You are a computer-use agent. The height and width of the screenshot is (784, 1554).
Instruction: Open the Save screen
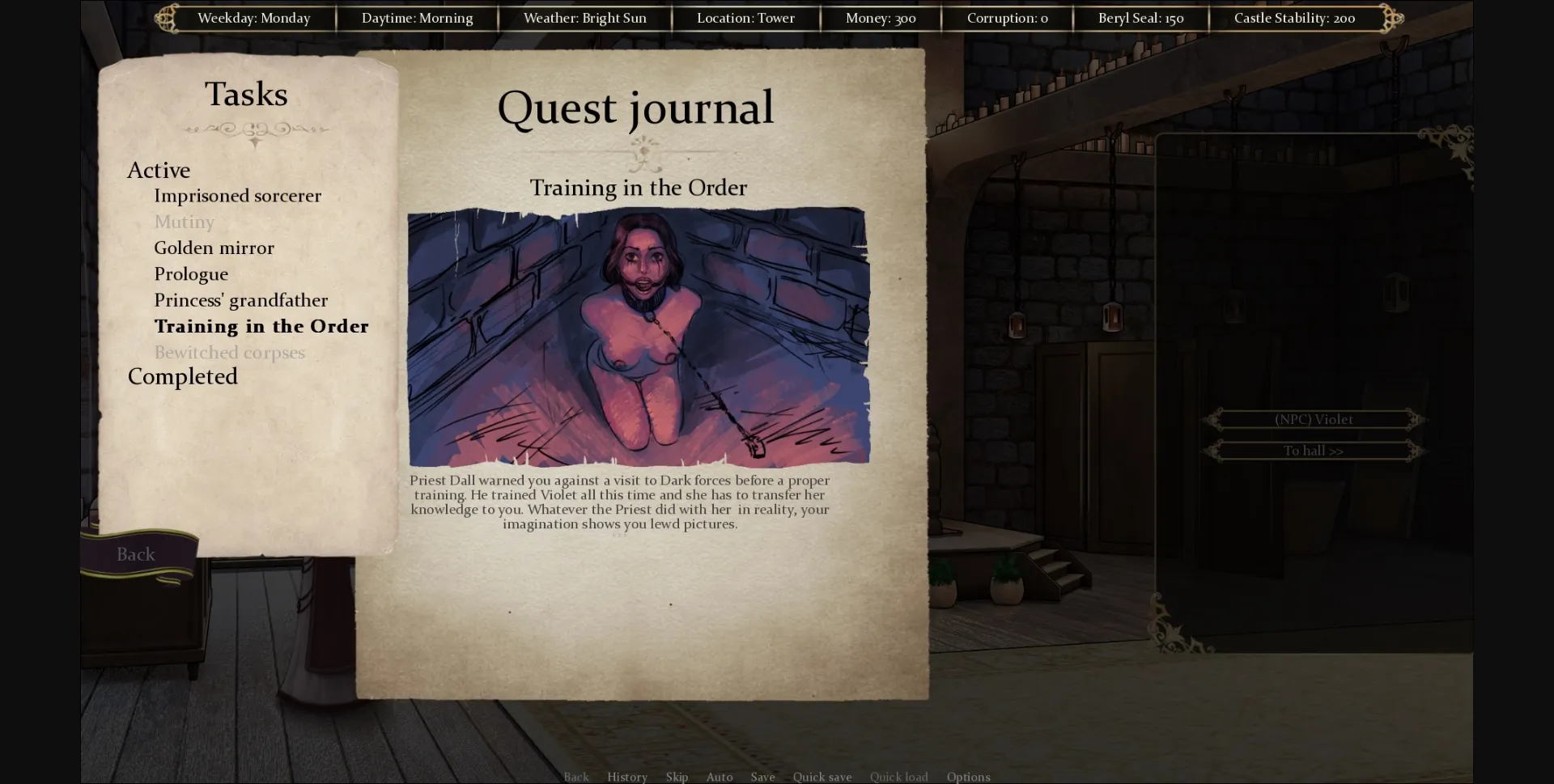tap(762, 777)
